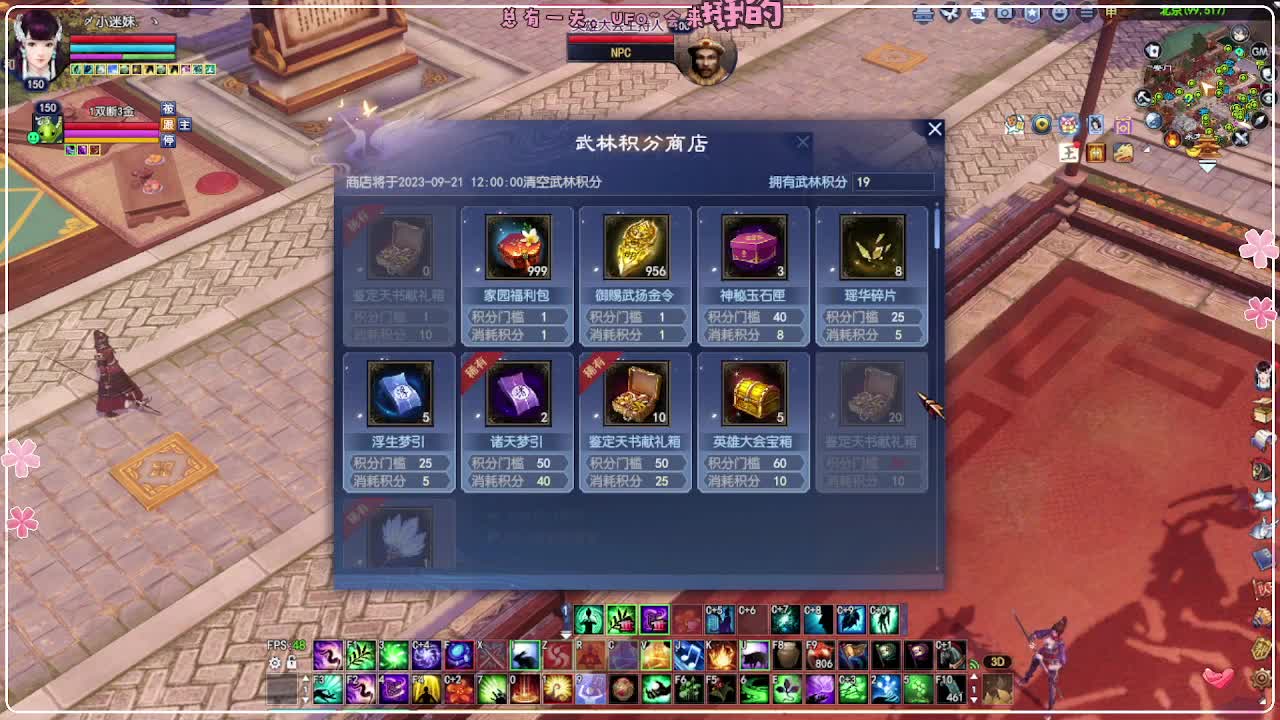Toggle the 停 stop option on target frame
This screenshot has height=720, width=1280.
[x=168, y=139]
